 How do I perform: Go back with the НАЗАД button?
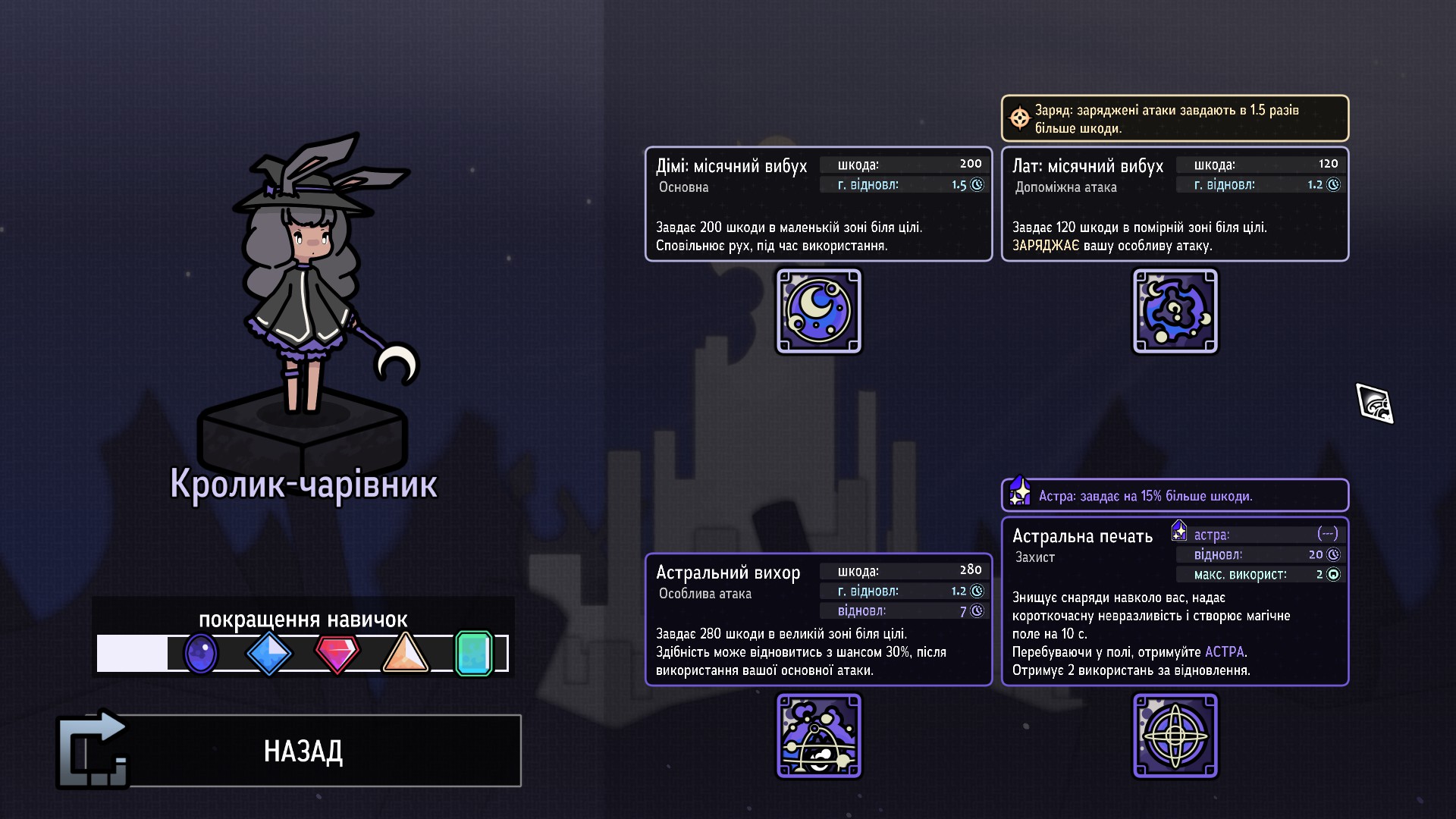tap(303, 751)
